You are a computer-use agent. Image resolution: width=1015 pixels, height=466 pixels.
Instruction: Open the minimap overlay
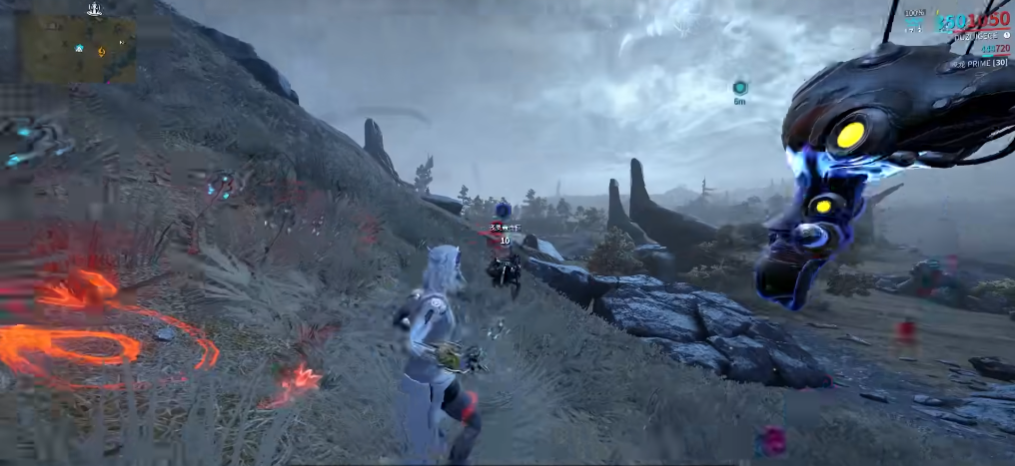coord(79,50)
